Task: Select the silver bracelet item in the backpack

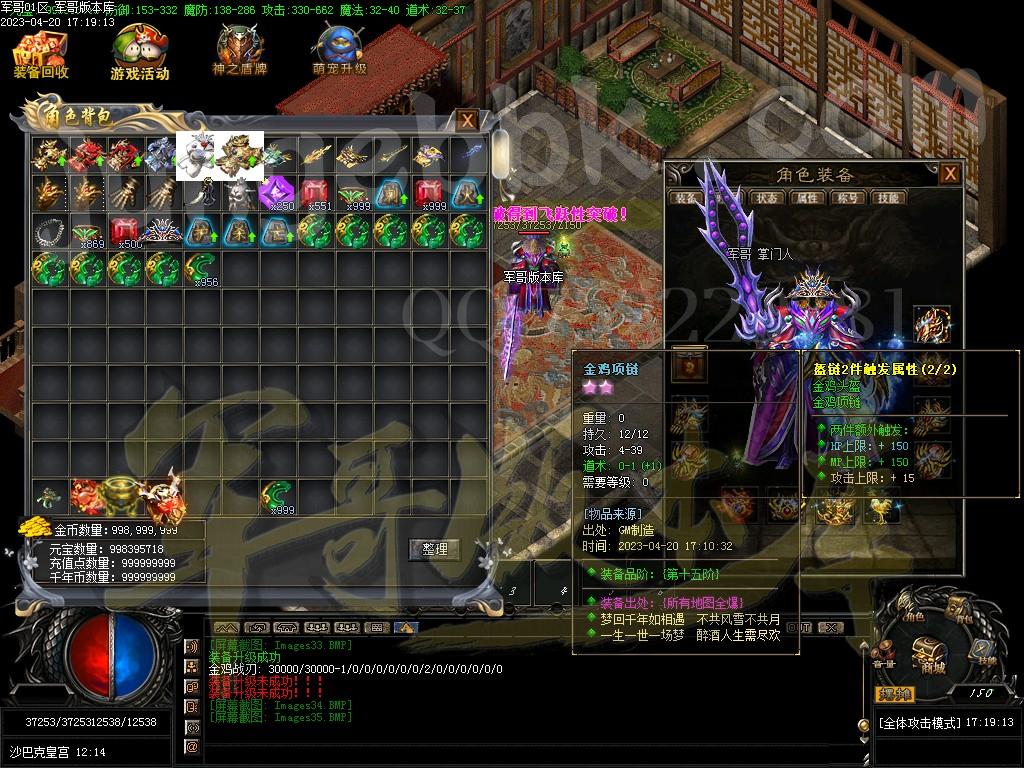Action: (x=48, y=231)
